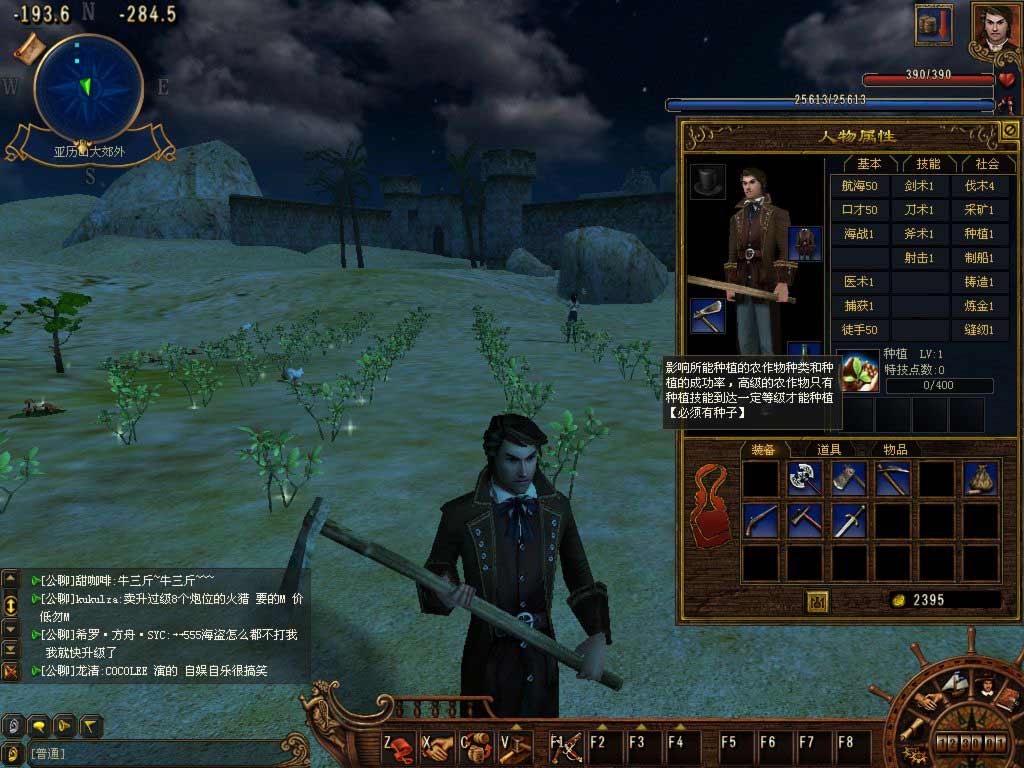1024x768 pixels.
Task: Select the 剑术1 skill entry
Action: (x=919, y=186)
